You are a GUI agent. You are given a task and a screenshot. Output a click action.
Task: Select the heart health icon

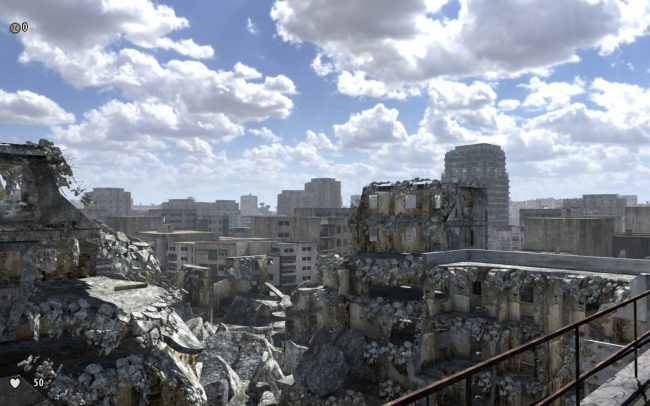pos(15,382)
